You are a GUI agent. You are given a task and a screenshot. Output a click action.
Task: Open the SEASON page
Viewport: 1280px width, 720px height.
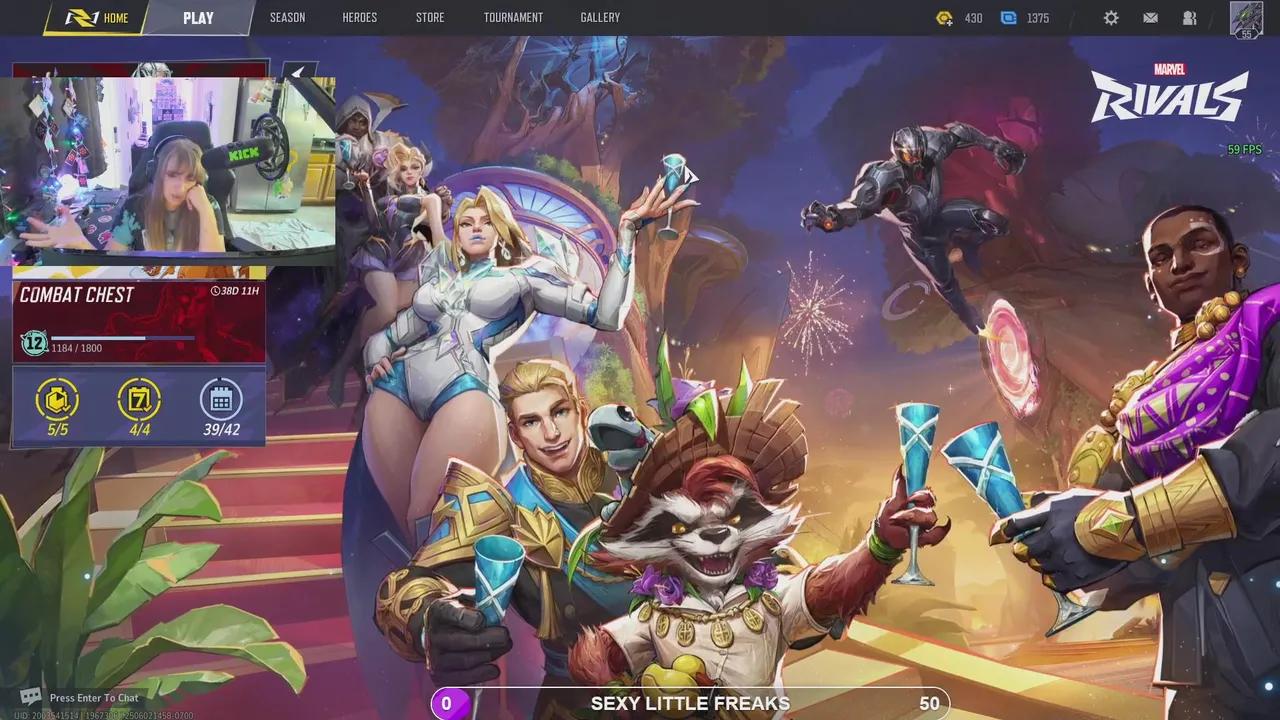(287, 17)
